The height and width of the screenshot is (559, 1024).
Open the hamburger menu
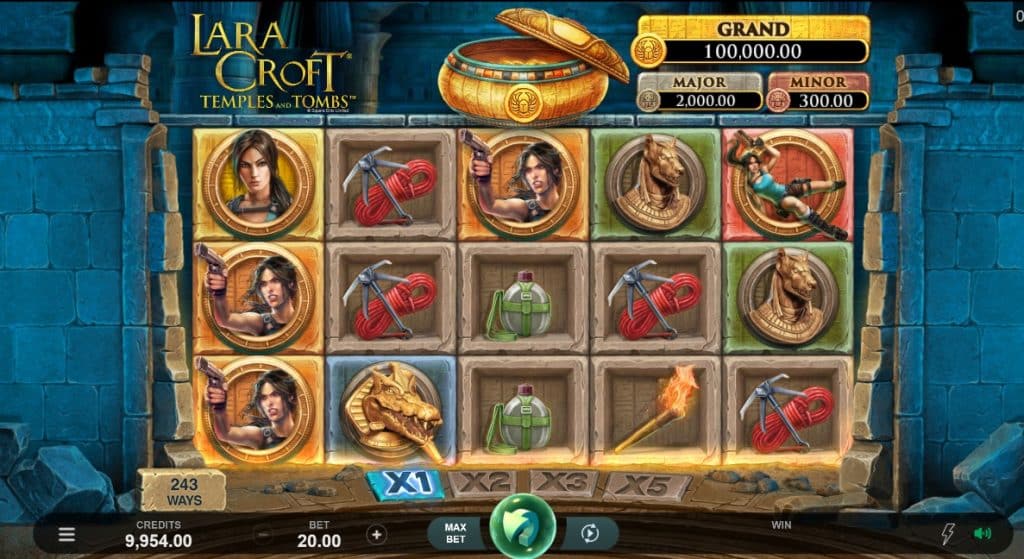[x=66, y=534]
